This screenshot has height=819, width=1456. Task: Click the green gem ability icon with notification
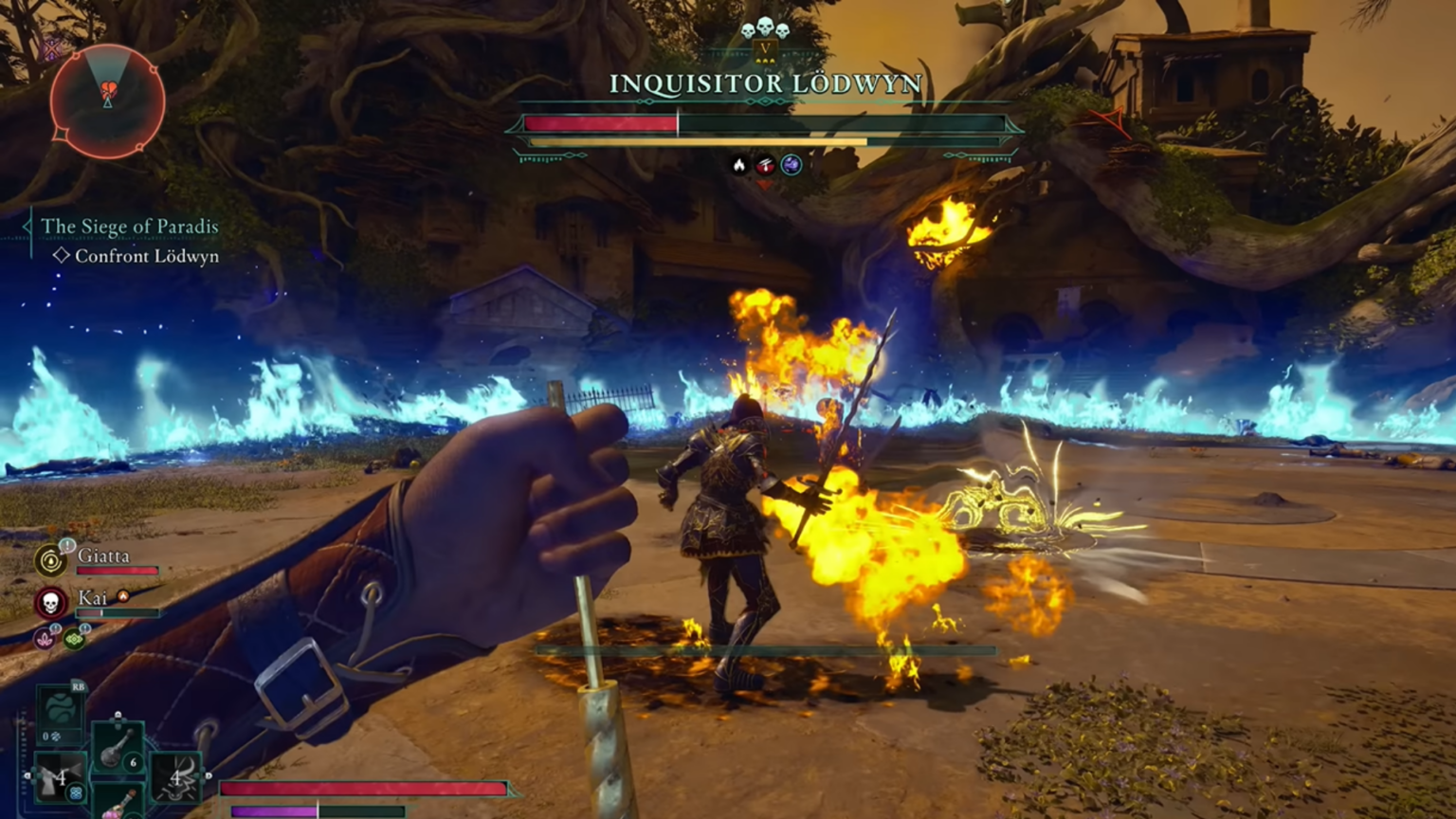[73, 638]
